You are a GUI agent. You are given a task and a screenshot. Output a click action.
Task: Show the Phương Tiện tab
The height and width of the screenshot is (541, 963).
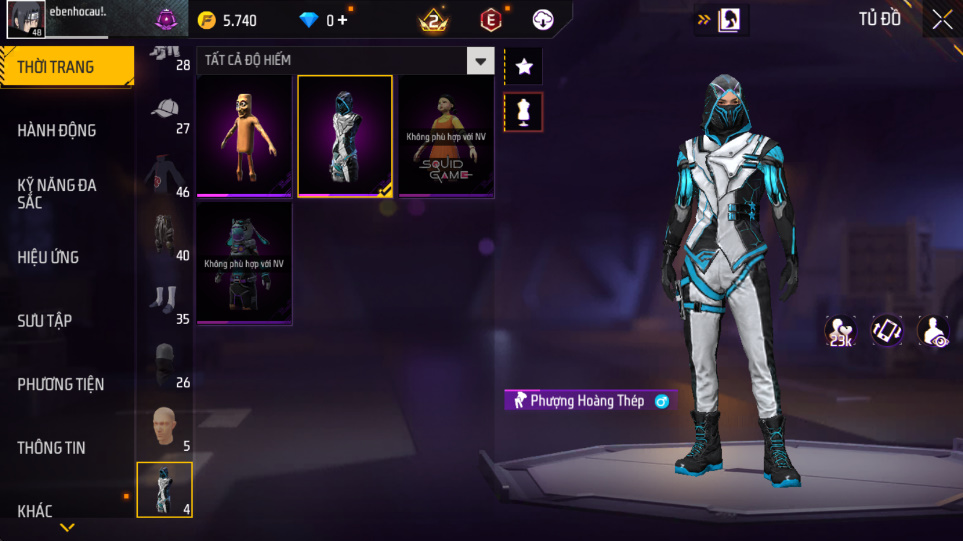[x=61, y=384]
